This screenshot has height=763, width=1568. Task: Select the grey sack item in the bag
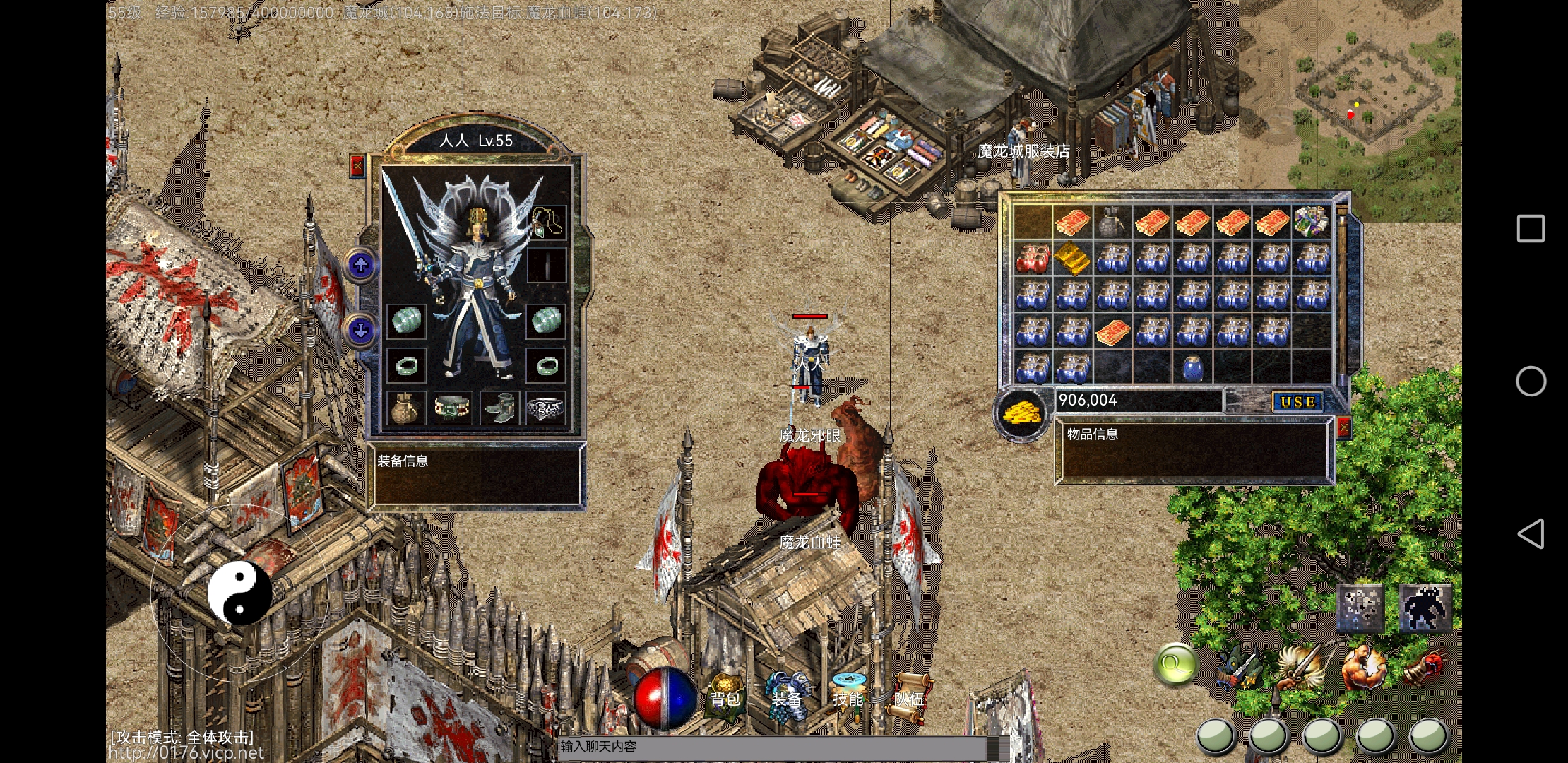pyautogui.click(x=1112, y=222)
